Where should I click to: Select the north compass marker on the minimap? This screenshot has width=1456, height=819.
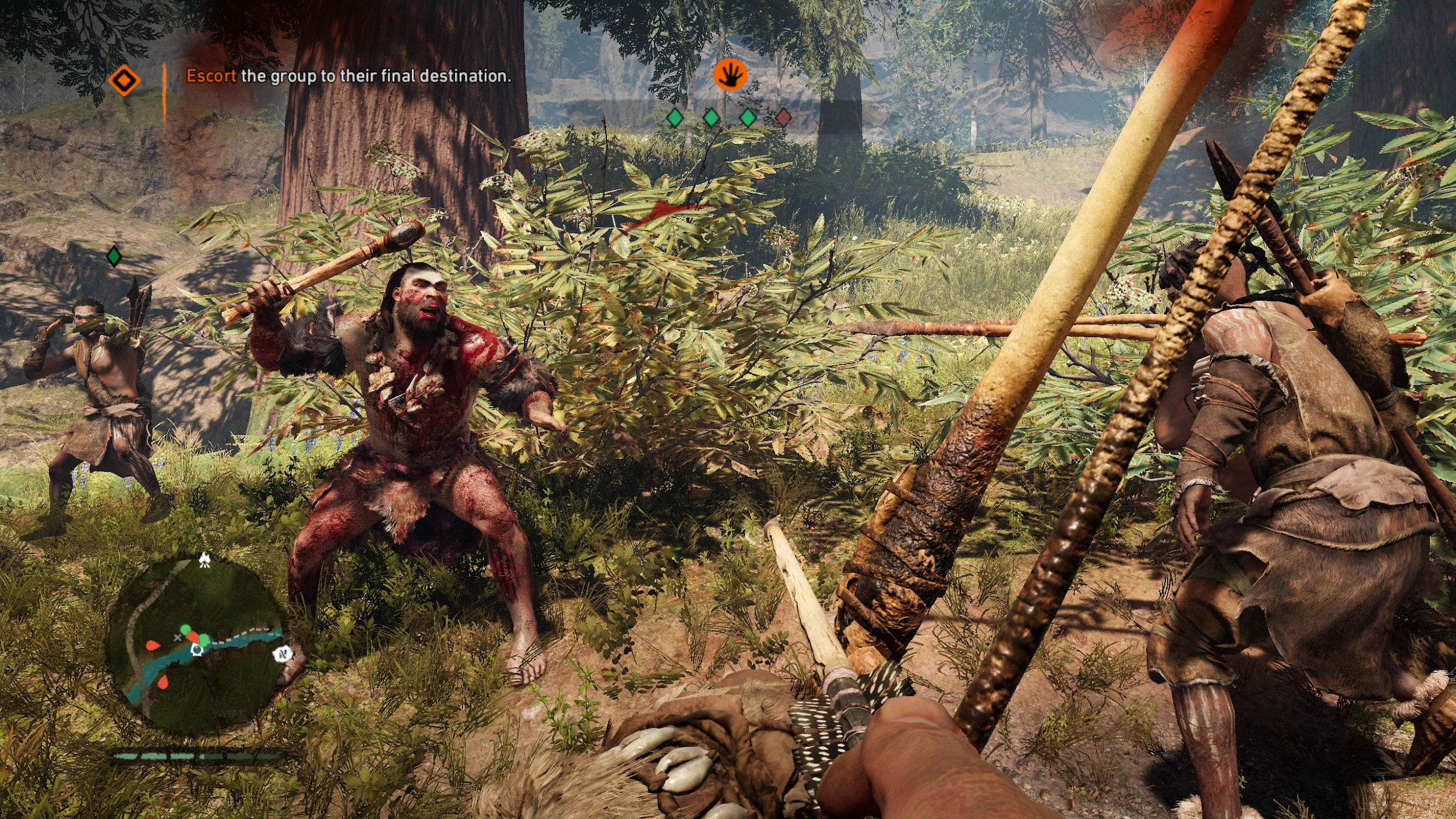[282, 654]
